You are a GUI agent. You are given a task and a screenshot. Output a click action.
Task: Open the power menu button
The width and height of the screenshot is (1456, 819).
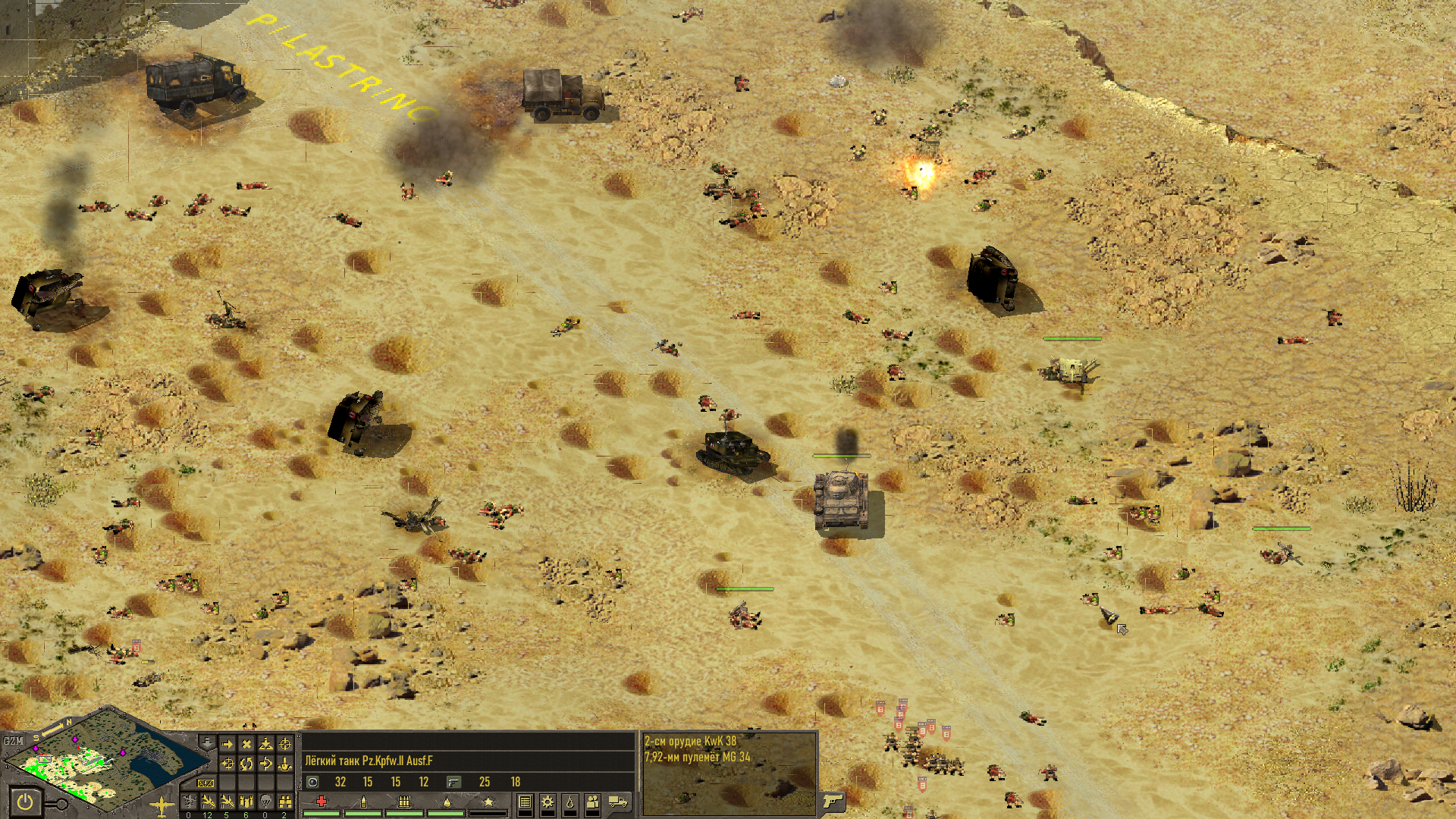[26, 801]
